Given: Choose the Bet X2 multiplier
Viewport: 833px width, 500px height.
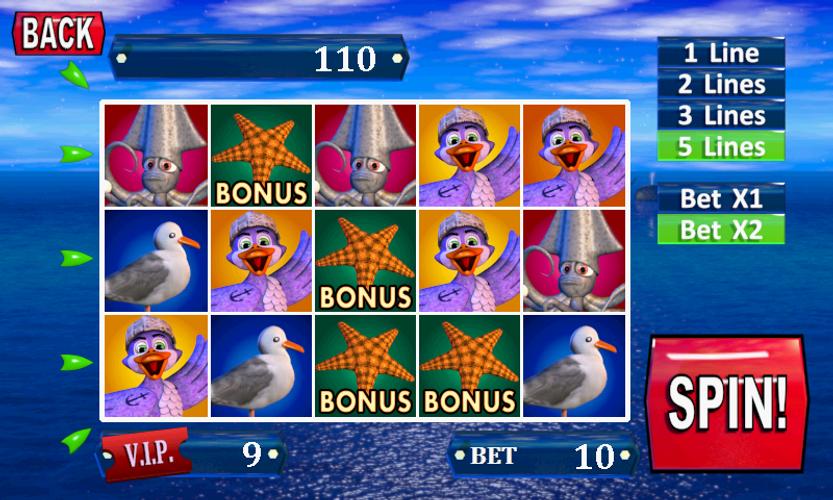Looking at the screenshot, I should pyautogui.click(x=720, y=229).
